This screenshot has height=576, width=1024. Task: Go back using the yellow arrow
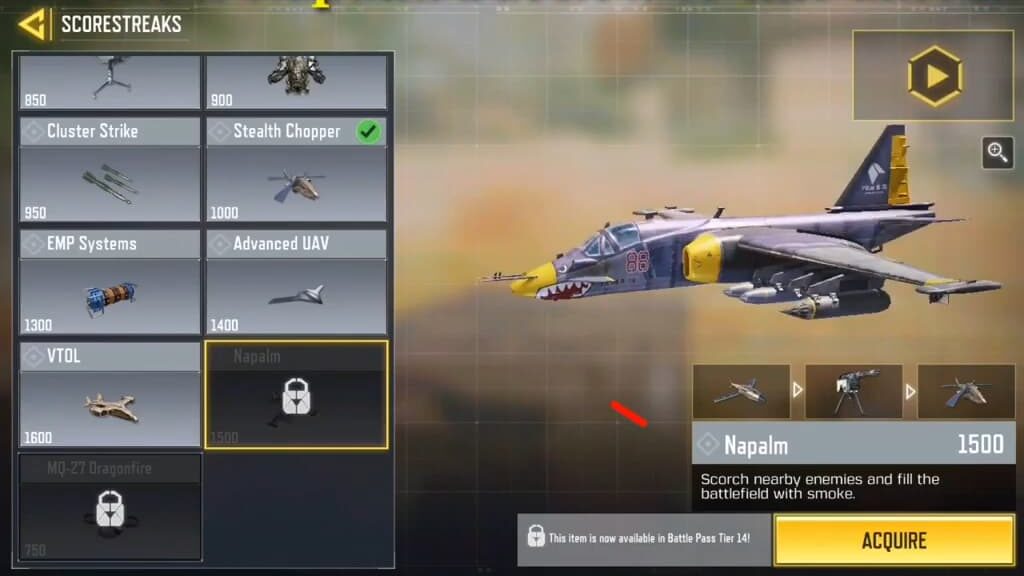coord(33,23)
